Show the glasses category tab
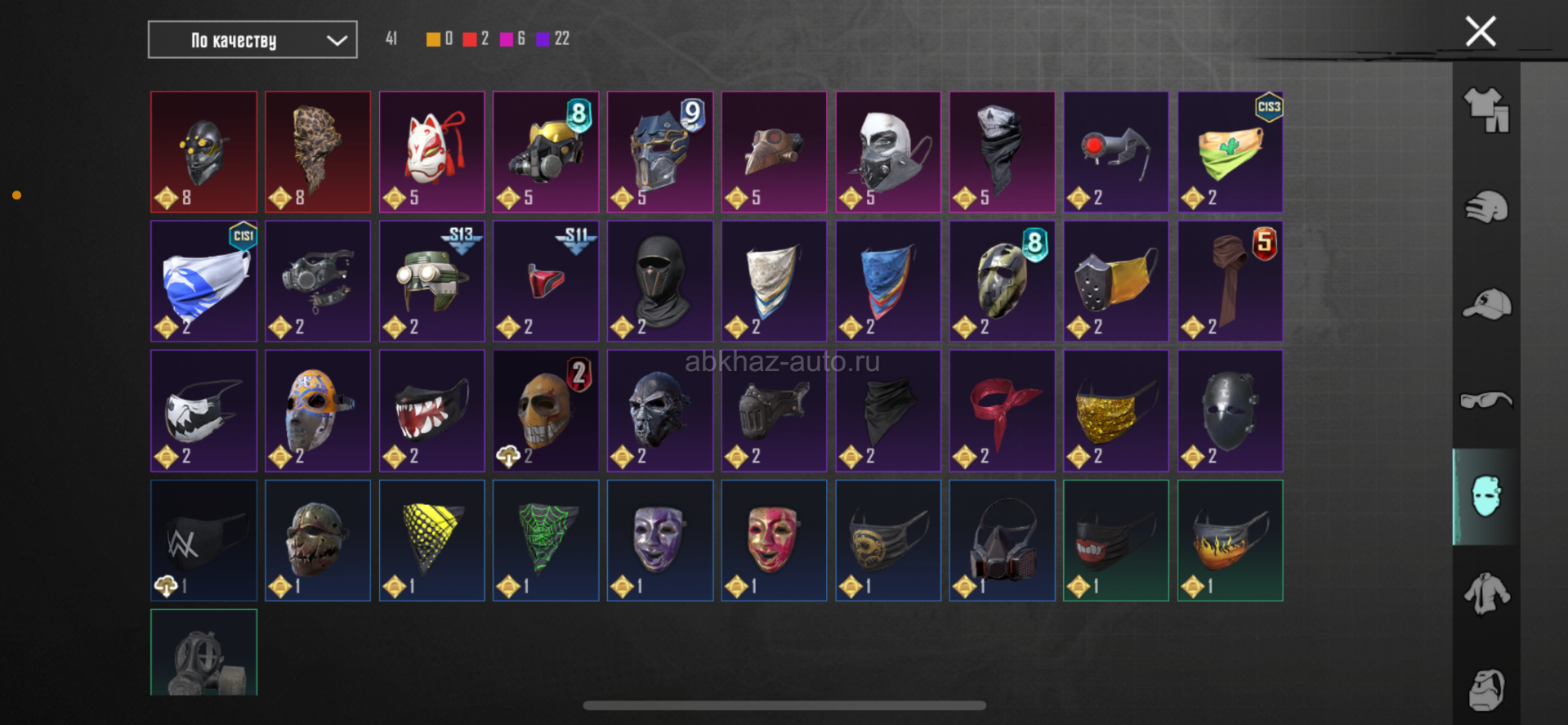 [1485, 401]
